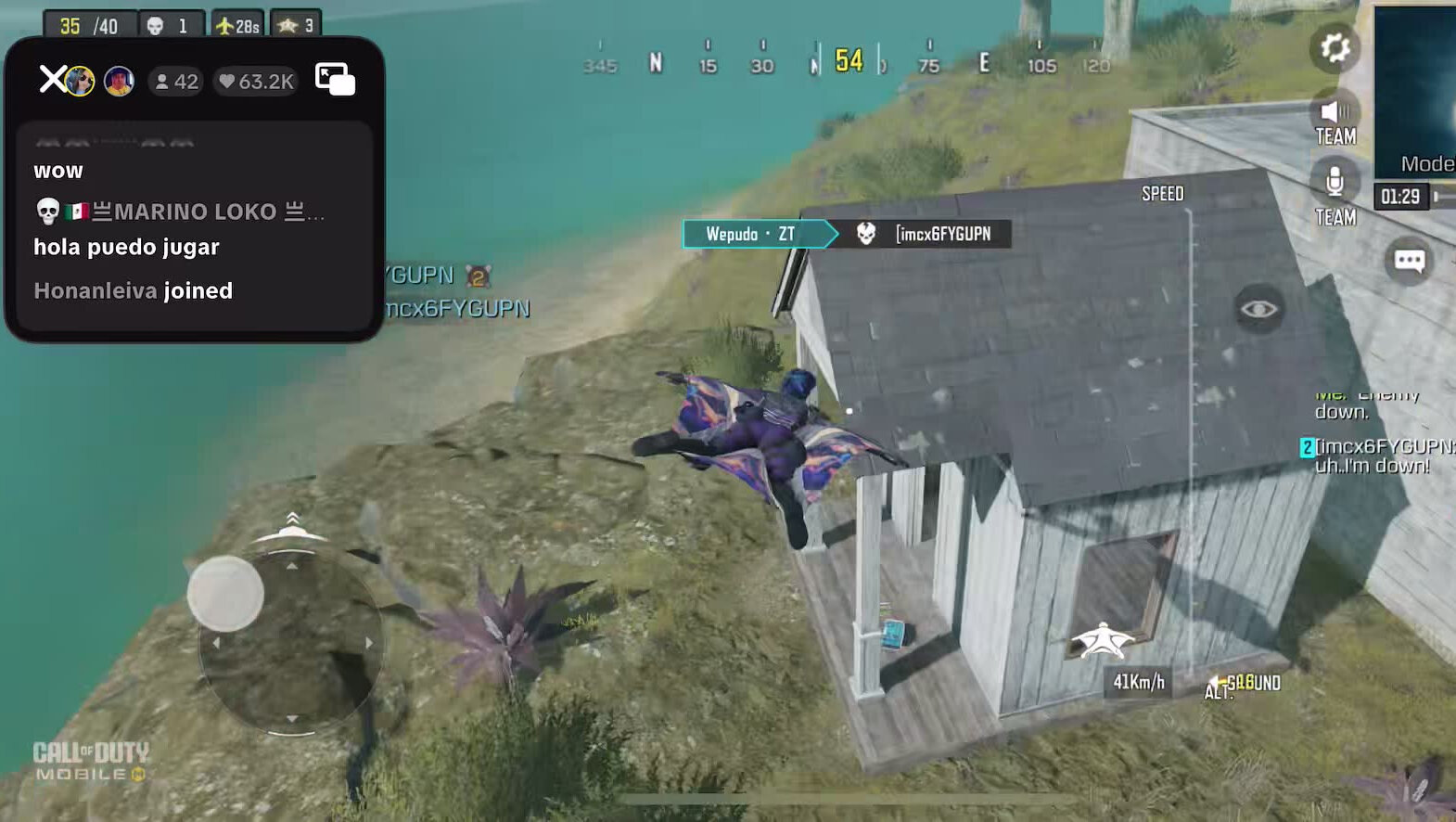Screen dimensions: 1456x822
Task: Open the gear settings menu
Action: (1335, 47)
